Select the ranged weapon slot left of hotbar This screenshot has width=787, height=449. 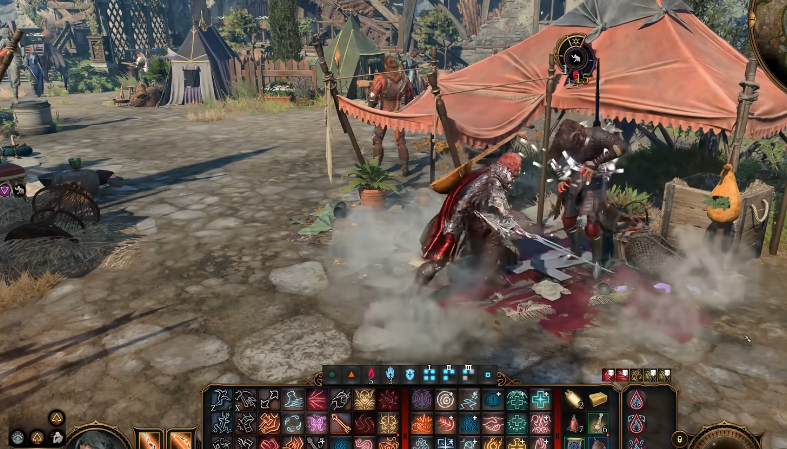point(181,439)
